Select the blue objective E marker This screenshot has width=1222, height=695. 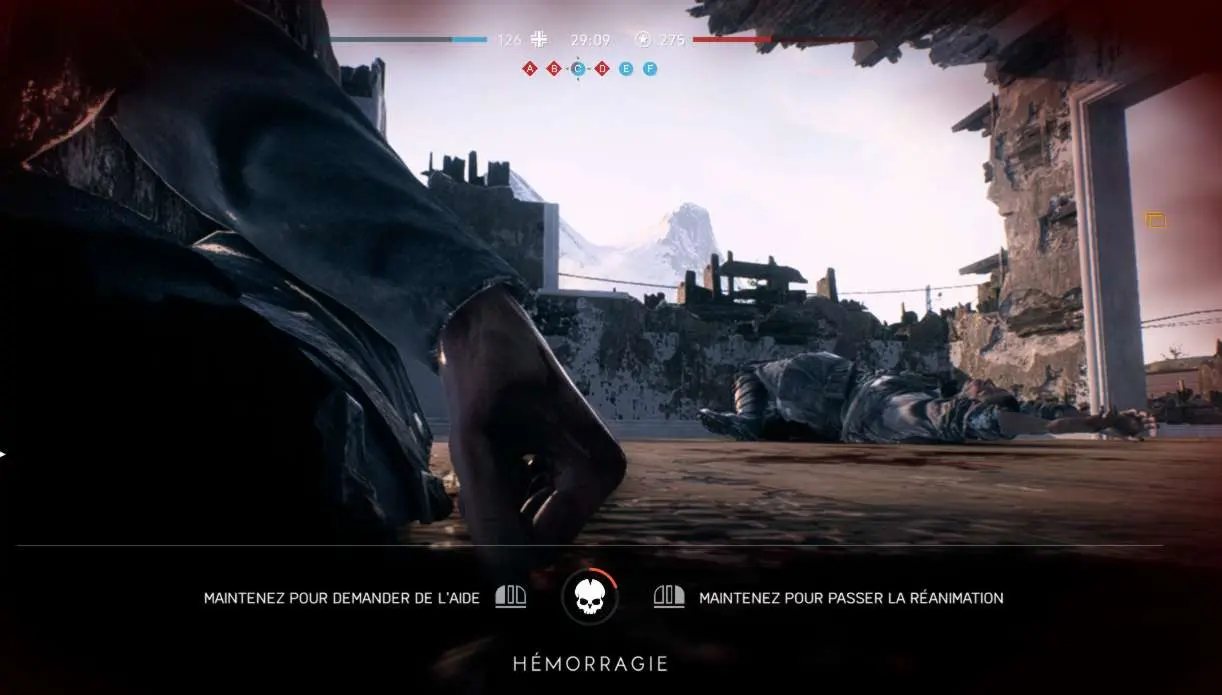626,69
